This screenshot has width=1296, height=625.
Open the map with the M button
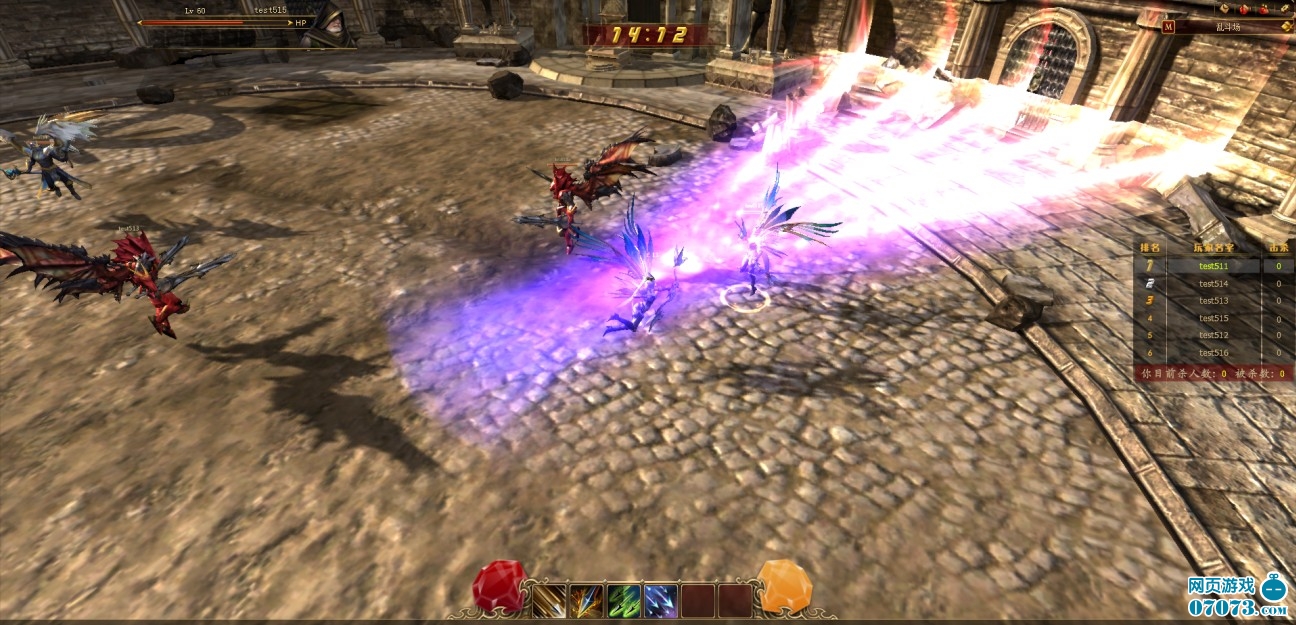[1169, 27]
